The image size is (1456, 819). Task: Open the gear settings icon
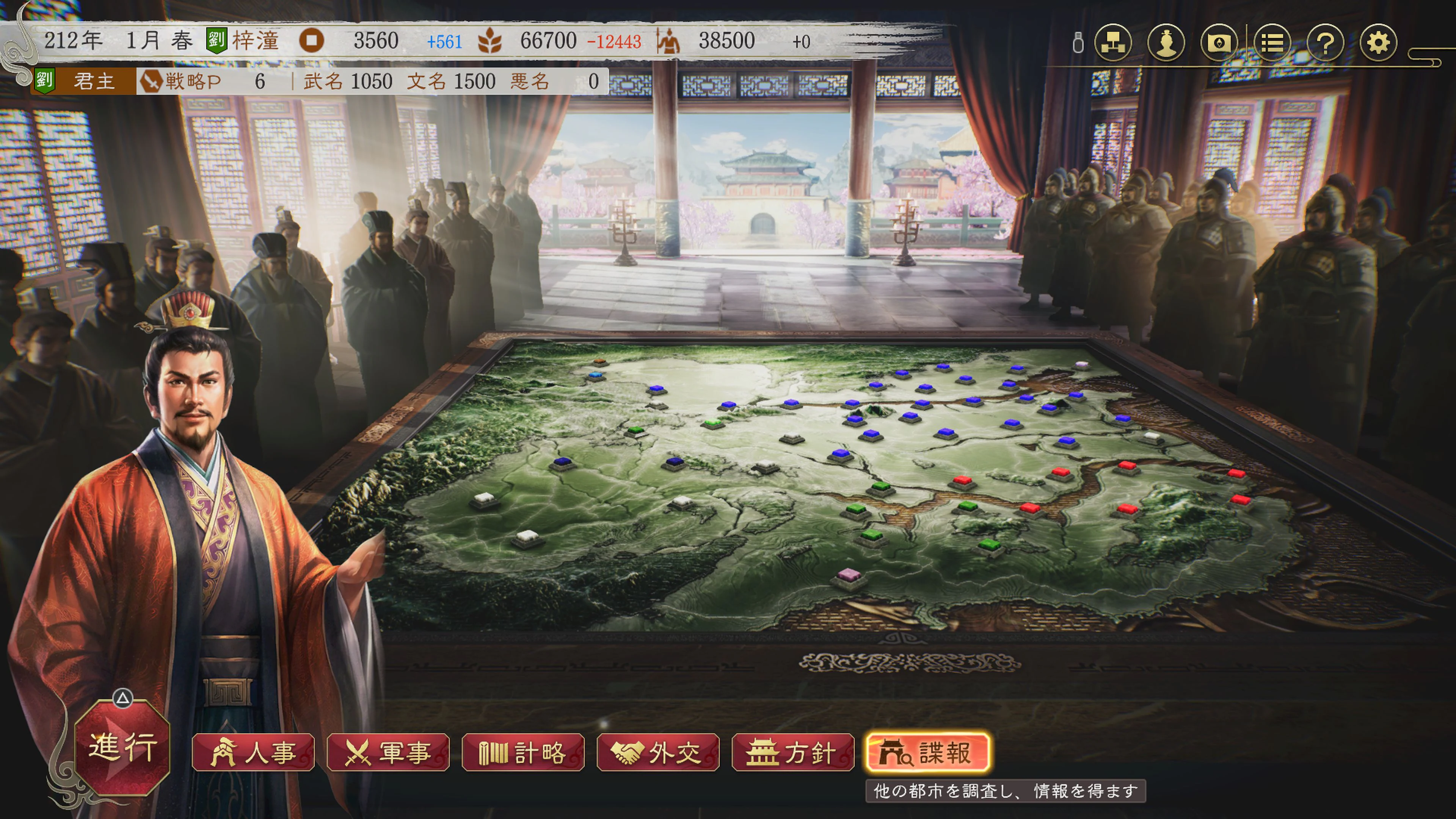pos(1378,42)
